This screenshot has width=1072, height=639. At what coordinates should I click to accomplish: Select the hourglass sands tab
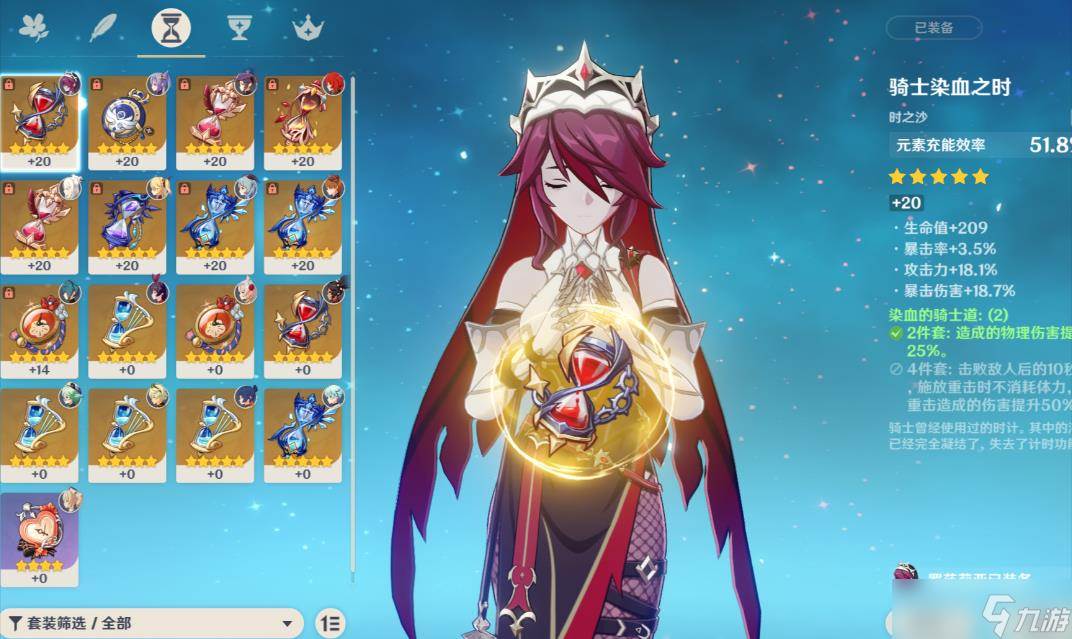(171, 28)
